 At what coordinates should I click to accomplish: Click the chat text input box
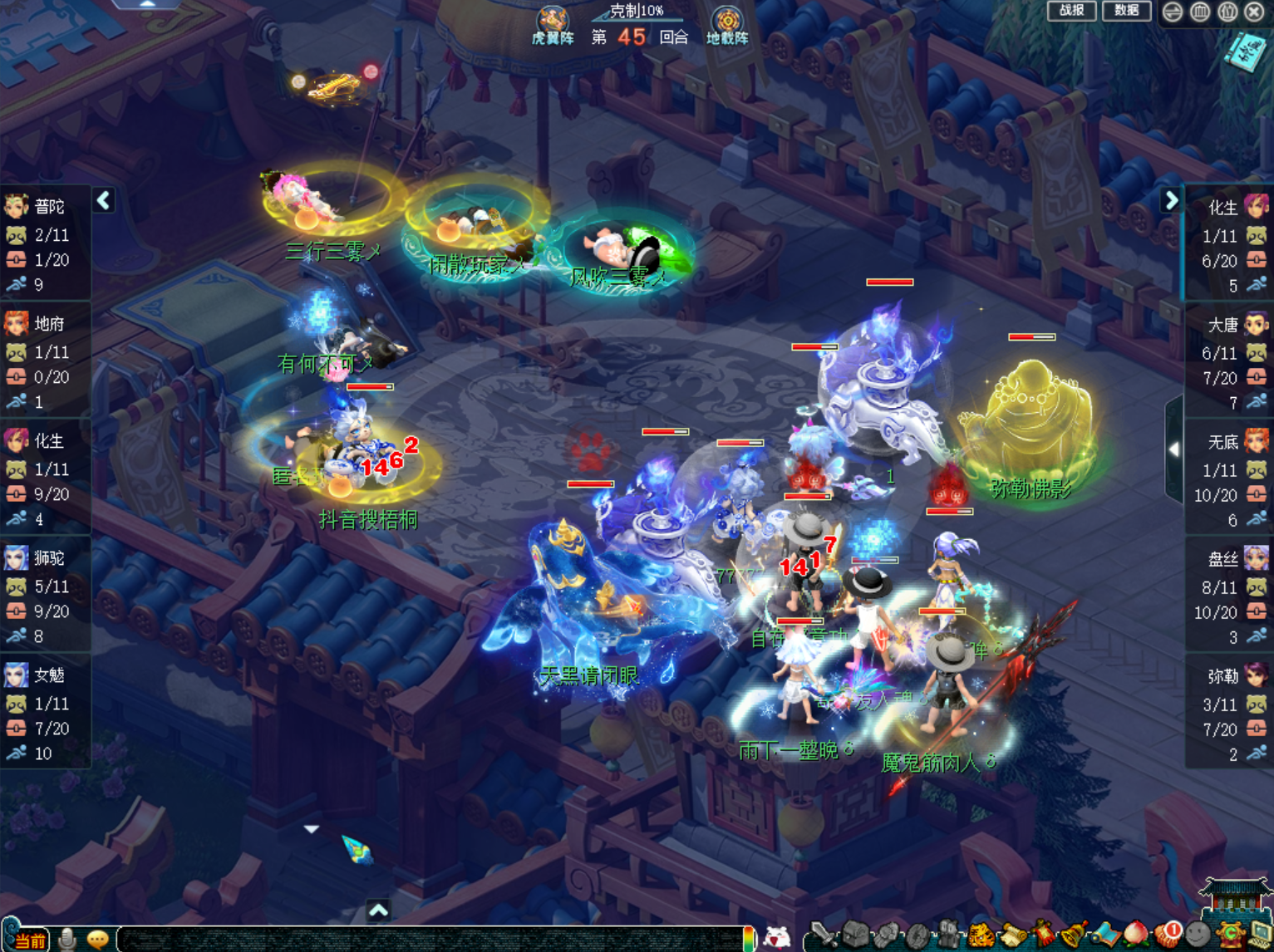point(432,940)
